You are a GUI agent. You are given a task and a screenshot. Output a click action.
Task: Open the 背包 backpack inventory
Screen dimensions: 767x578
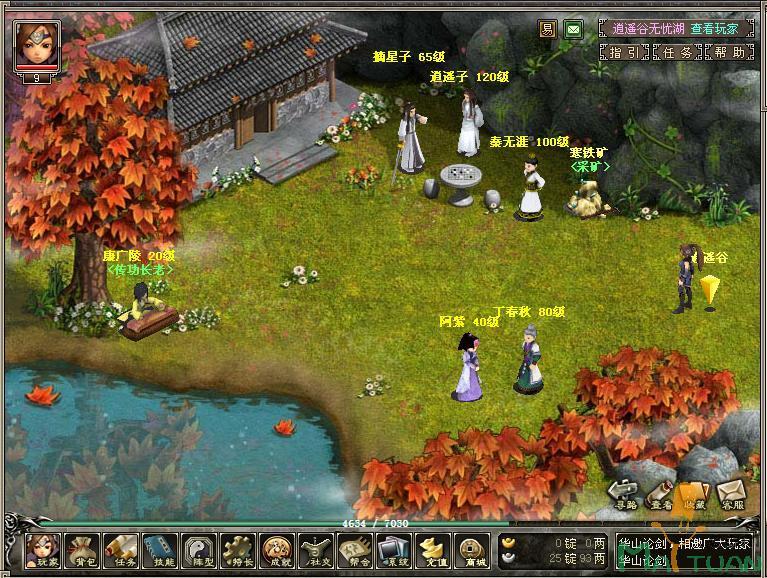pos(80,550)
